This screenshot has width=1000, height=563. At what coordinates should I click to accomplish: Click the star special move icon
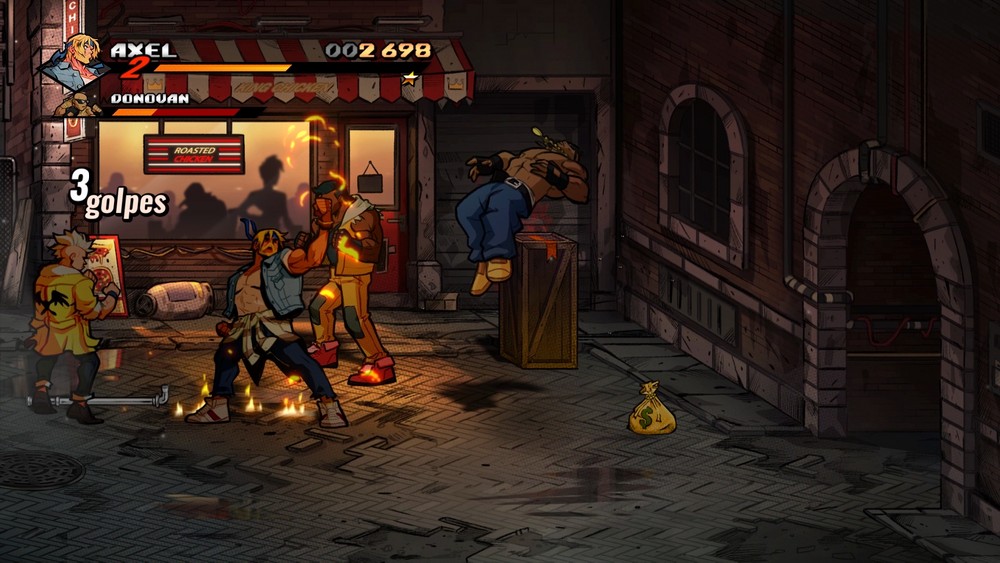(409, 77)
